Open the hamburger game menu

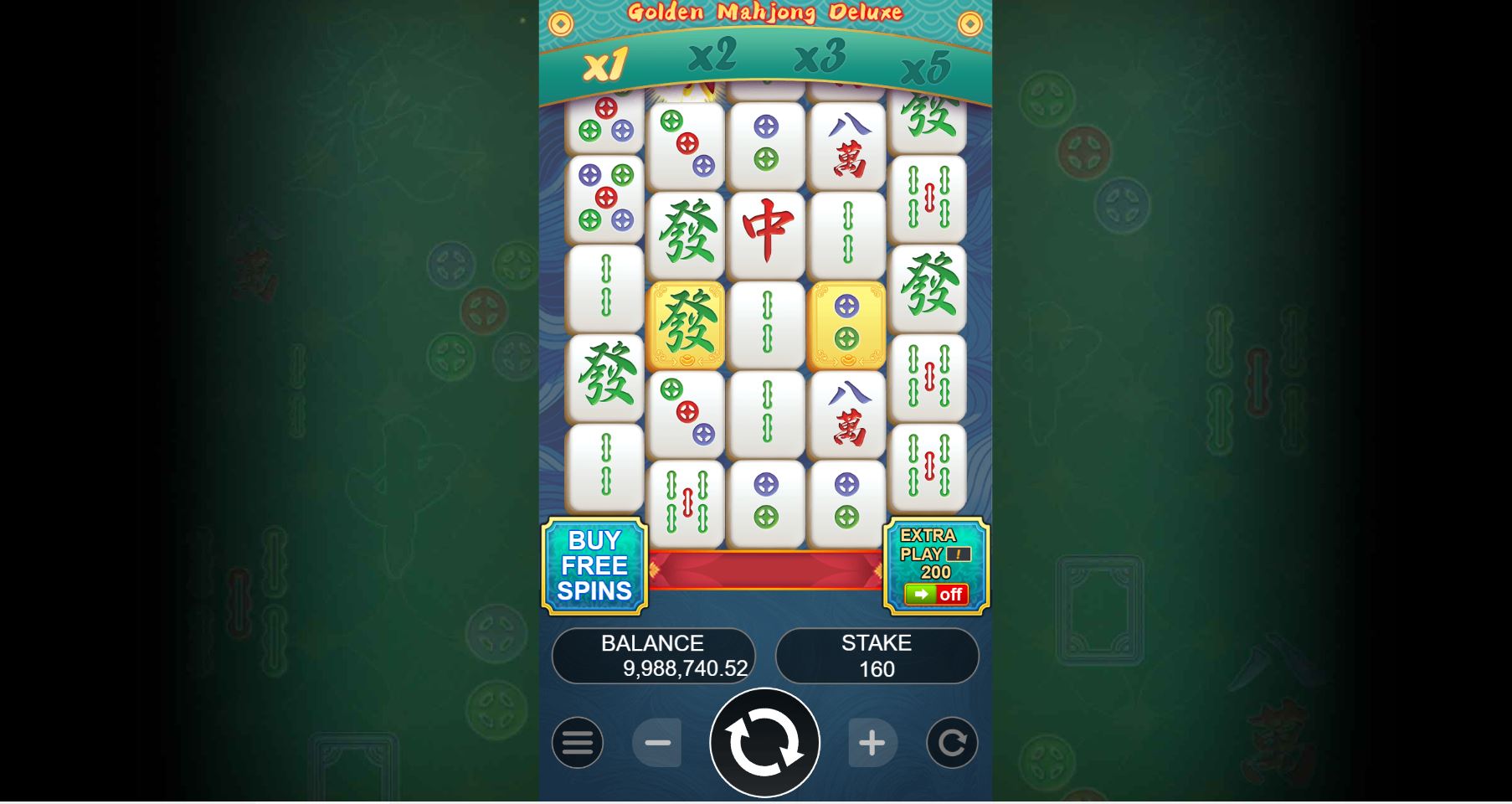(x=577, y=743)
